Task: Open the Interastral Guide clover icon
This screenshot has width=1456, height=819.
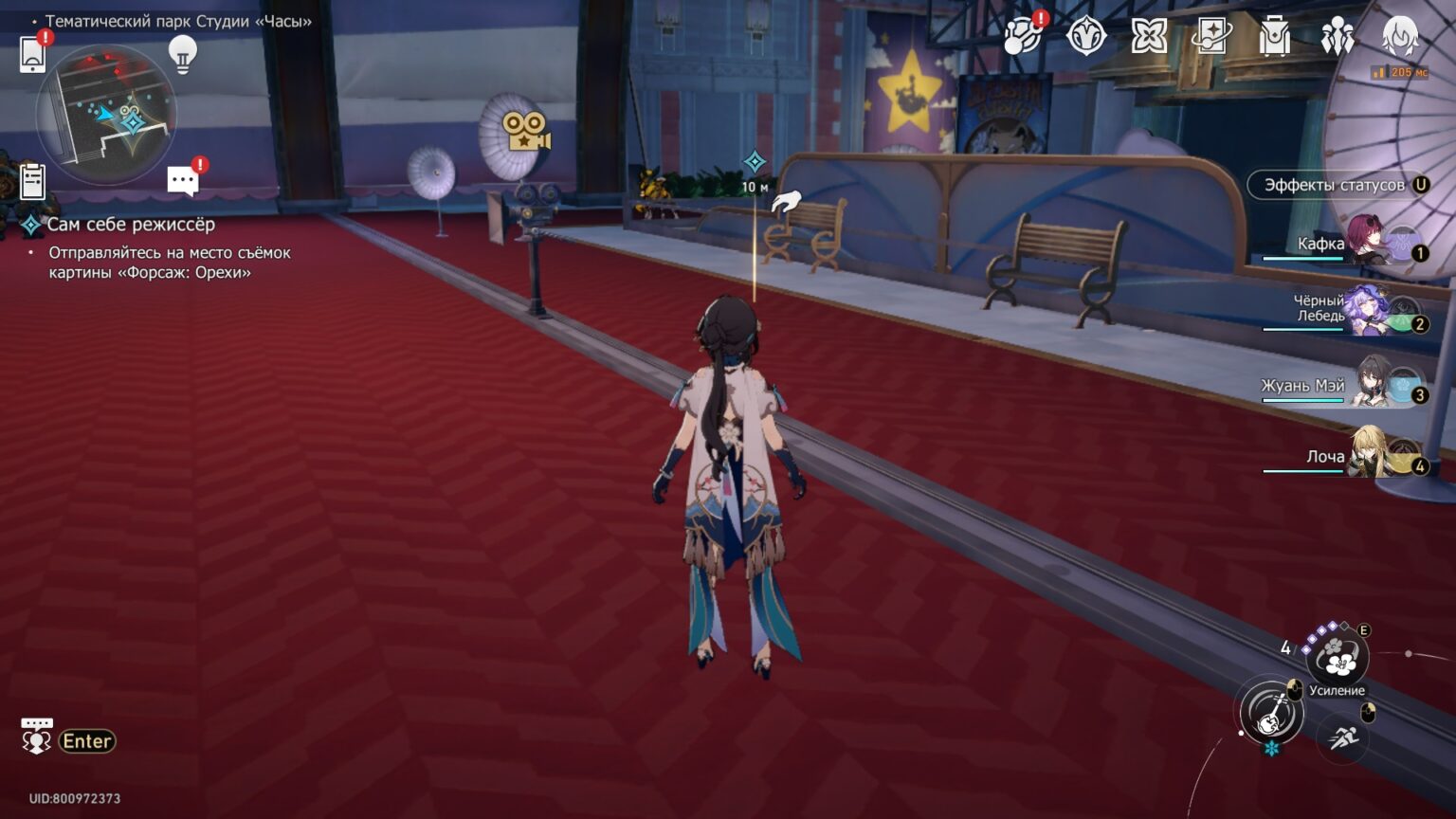Action: (x=1148, y=35)
